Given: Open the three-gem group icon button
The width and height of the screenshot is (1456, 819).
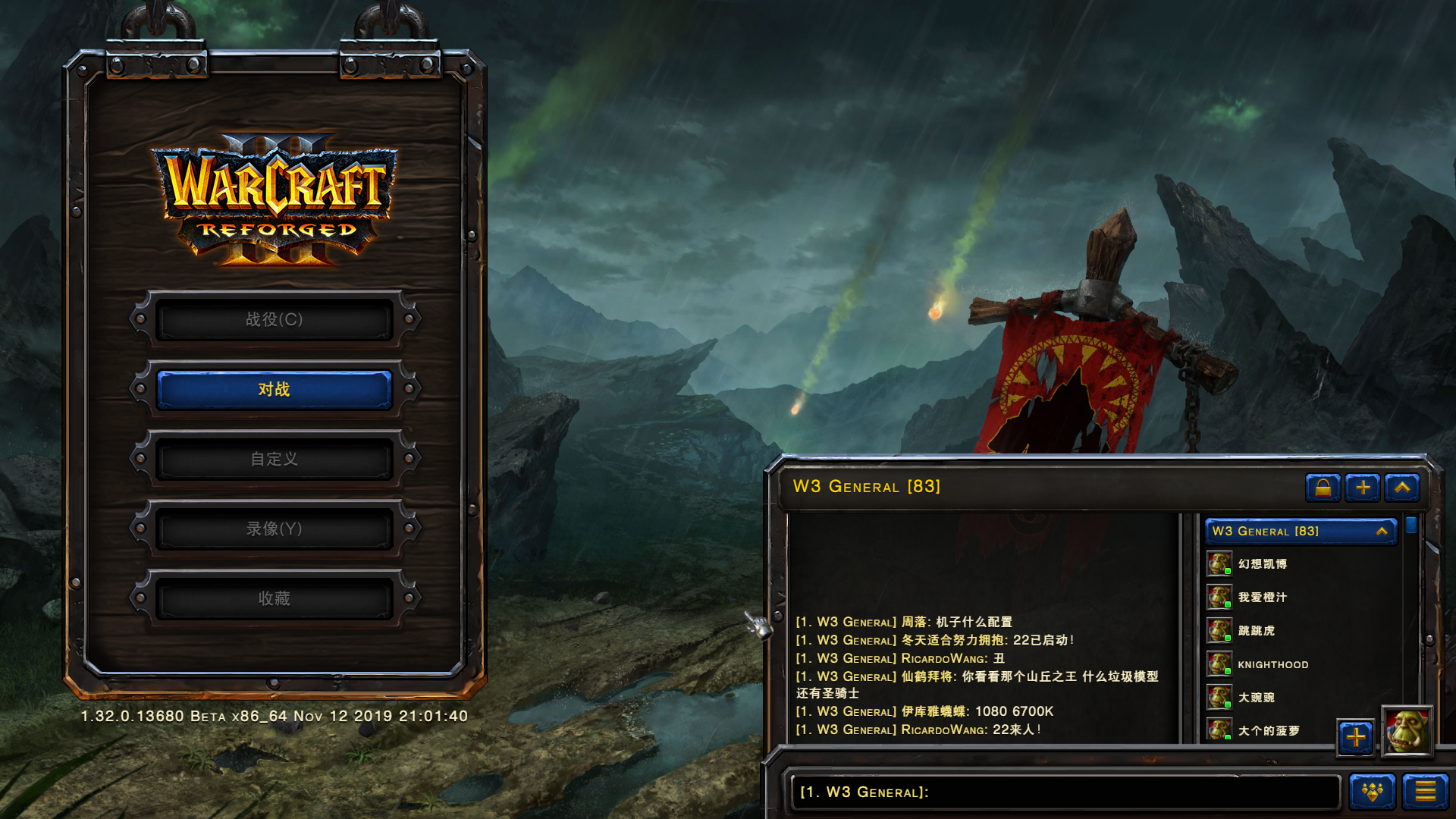Looking at the screenshot, I should click(x=1372, y=792).
